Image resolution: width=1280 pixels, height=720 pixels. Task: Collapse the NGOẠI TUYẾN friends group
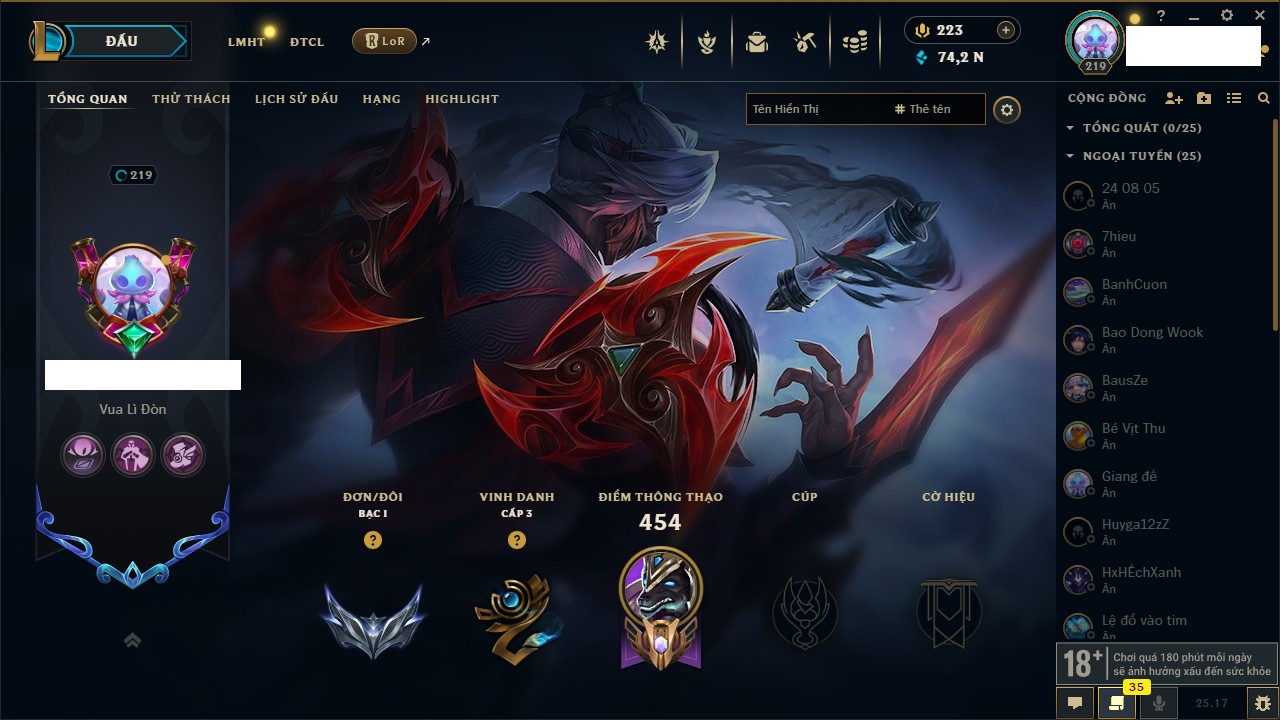1070,156
